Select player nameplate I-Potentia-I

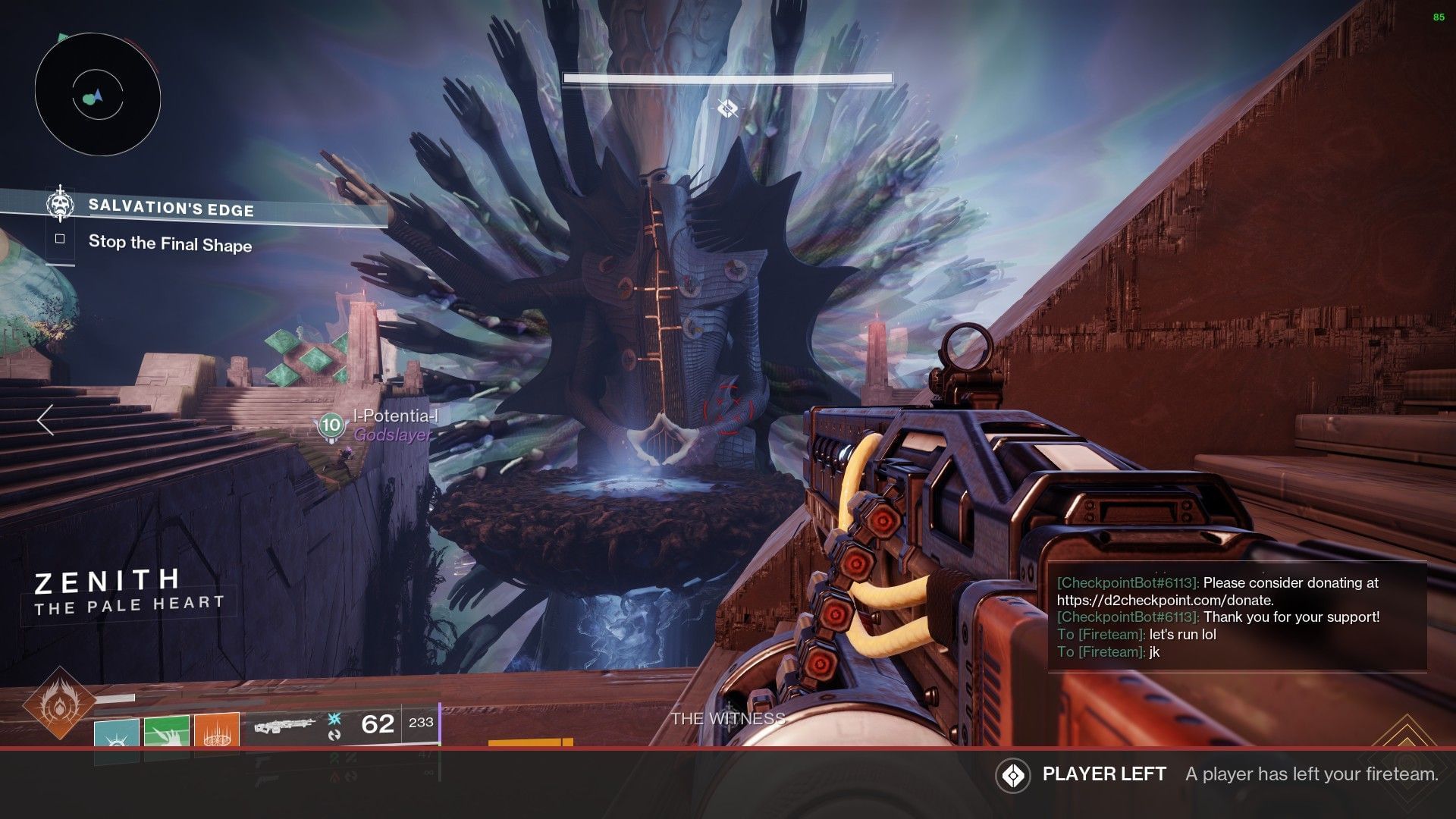394,416
